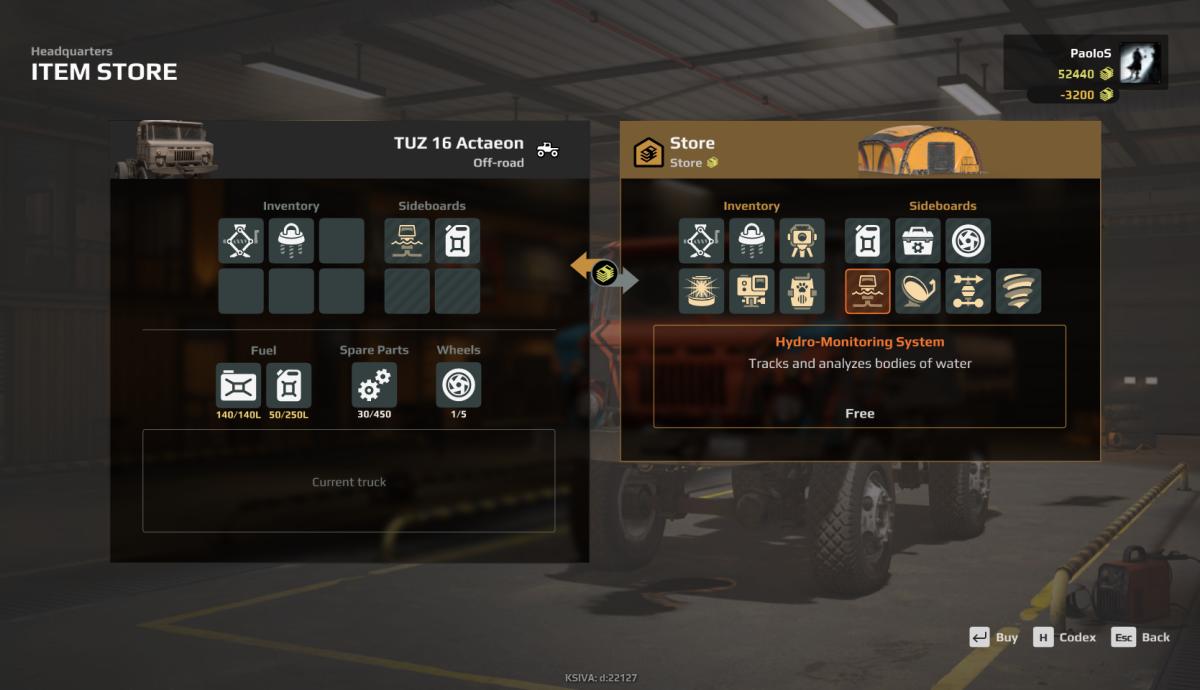
Task: Select the truck's Spare Parts gears icon
Action: (x=374, y=385)
